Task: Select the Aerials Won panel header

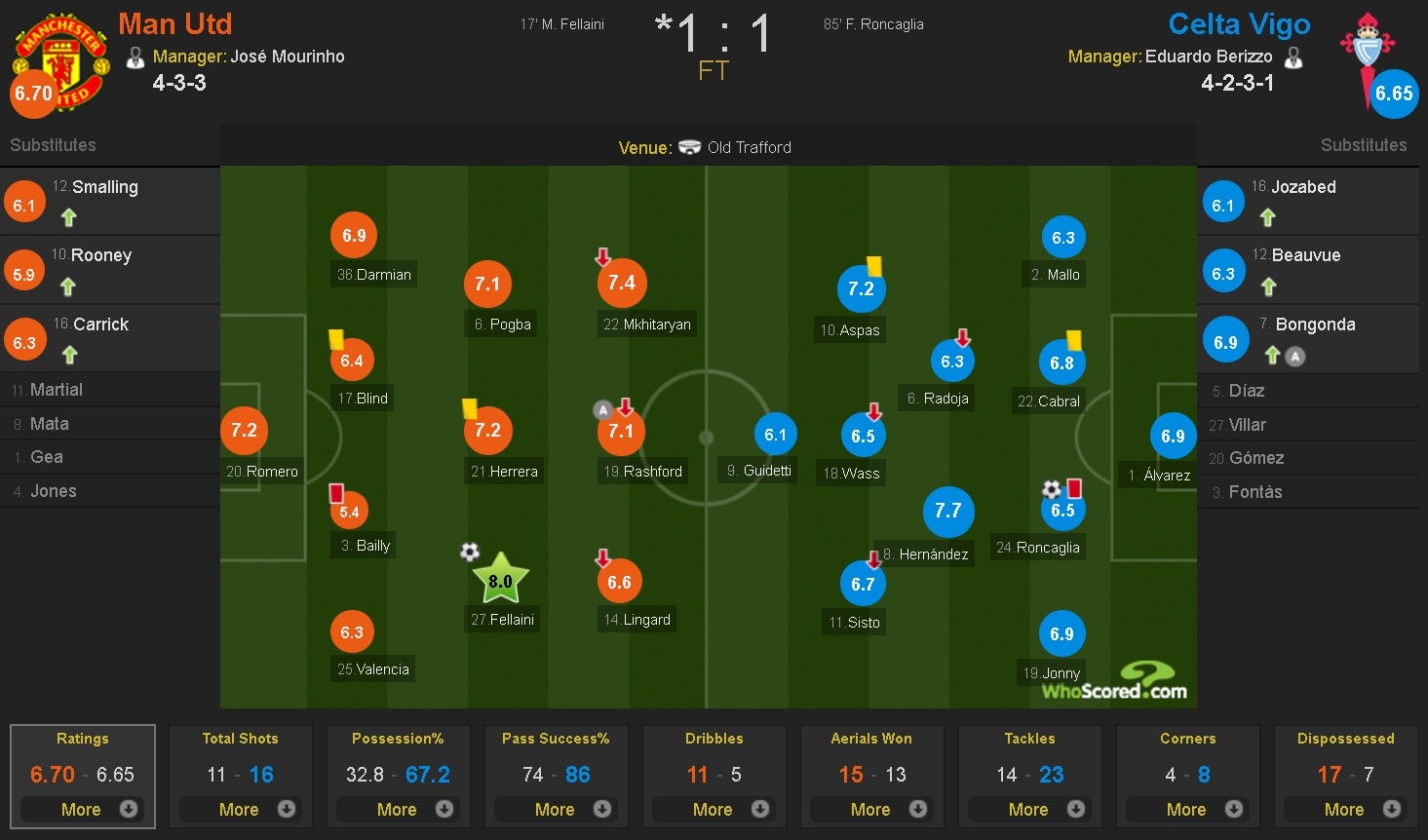Action: [x=871, y=739]
